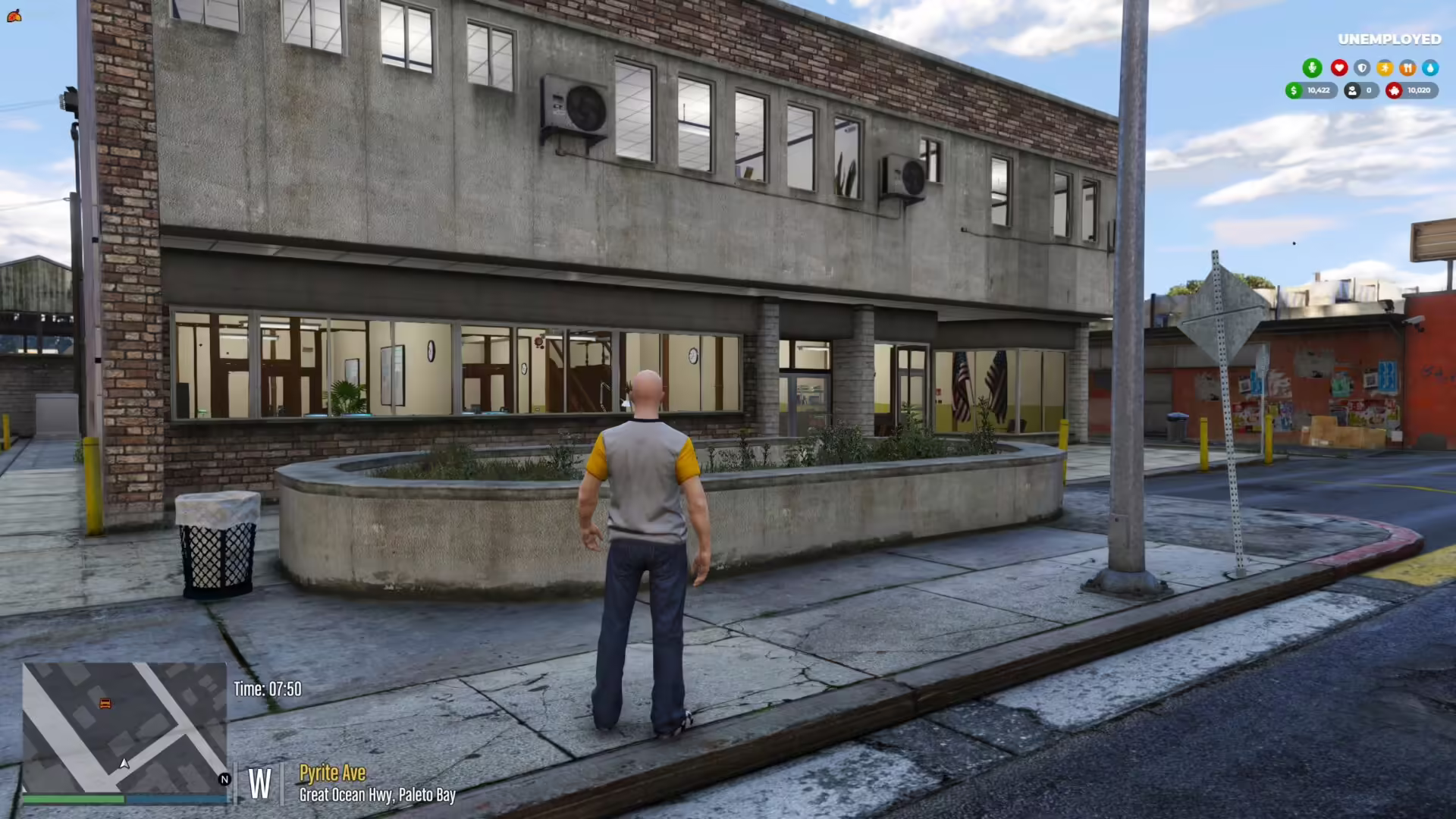Open the green dollar cash indicator
Viewport: 1456px width, 819px height.
click(1292, 90)
